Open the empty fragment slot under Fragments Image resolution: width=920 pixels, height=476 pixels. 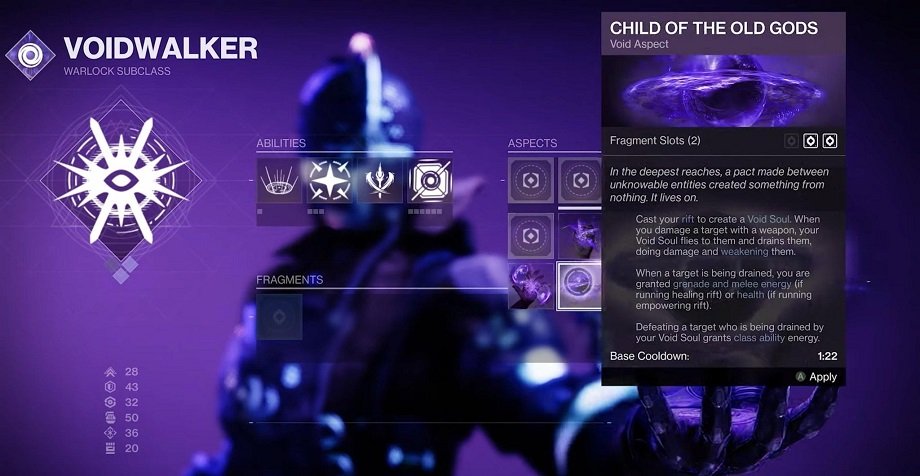coord(279,315)
